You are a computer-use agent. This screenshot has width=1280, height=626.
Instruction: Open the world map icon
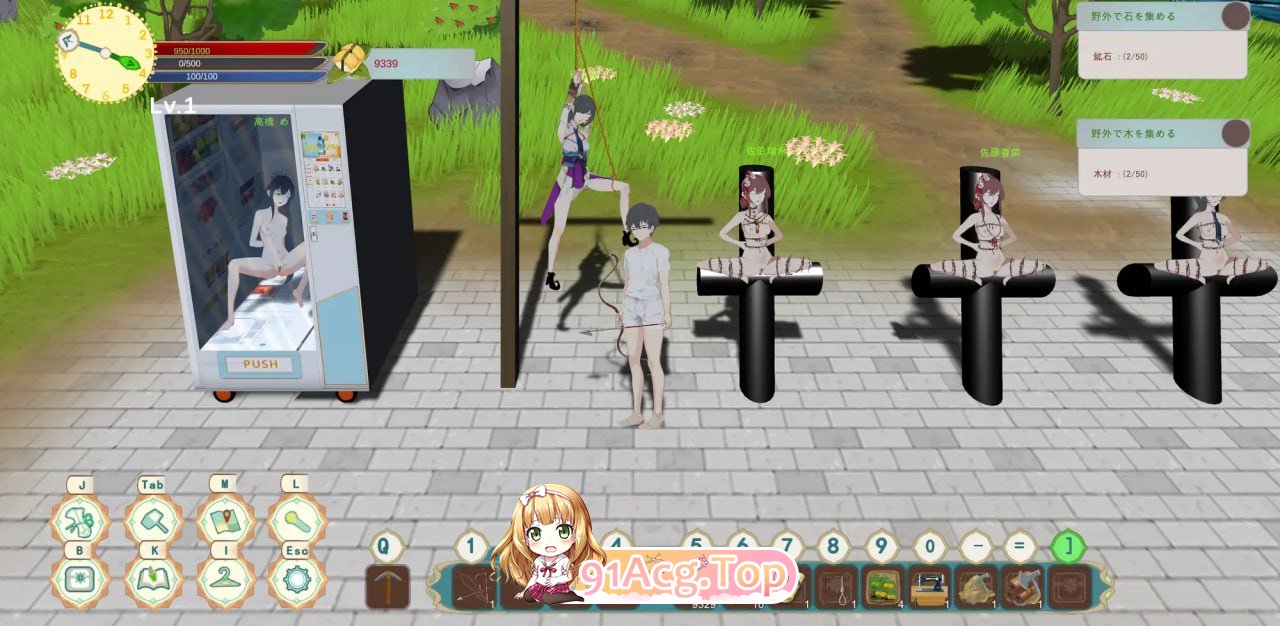click(224, 521)
